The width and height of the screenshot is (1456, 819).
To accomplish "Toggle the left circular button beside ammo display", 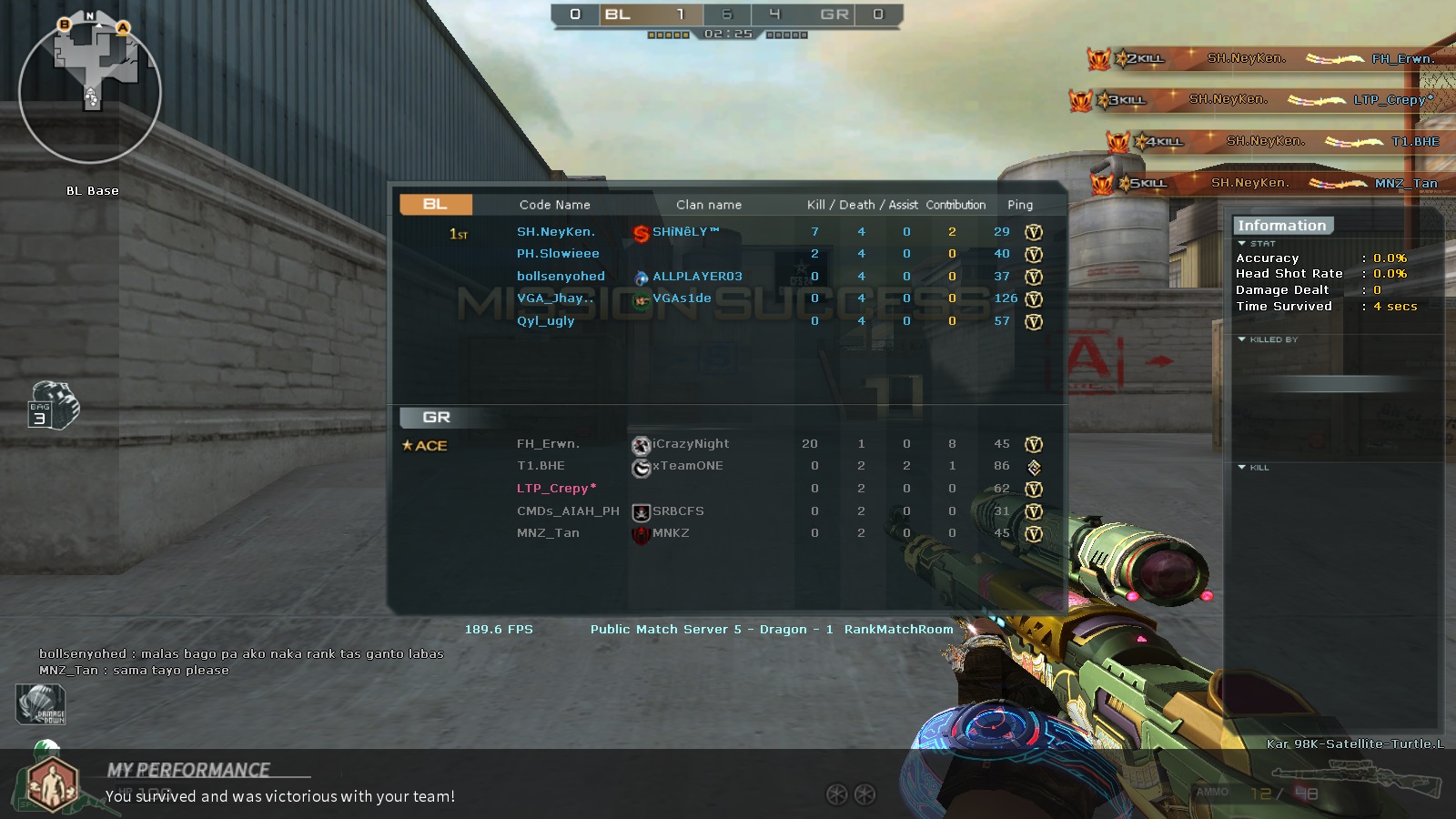I will pyautogui.click(x=835, y=795).
